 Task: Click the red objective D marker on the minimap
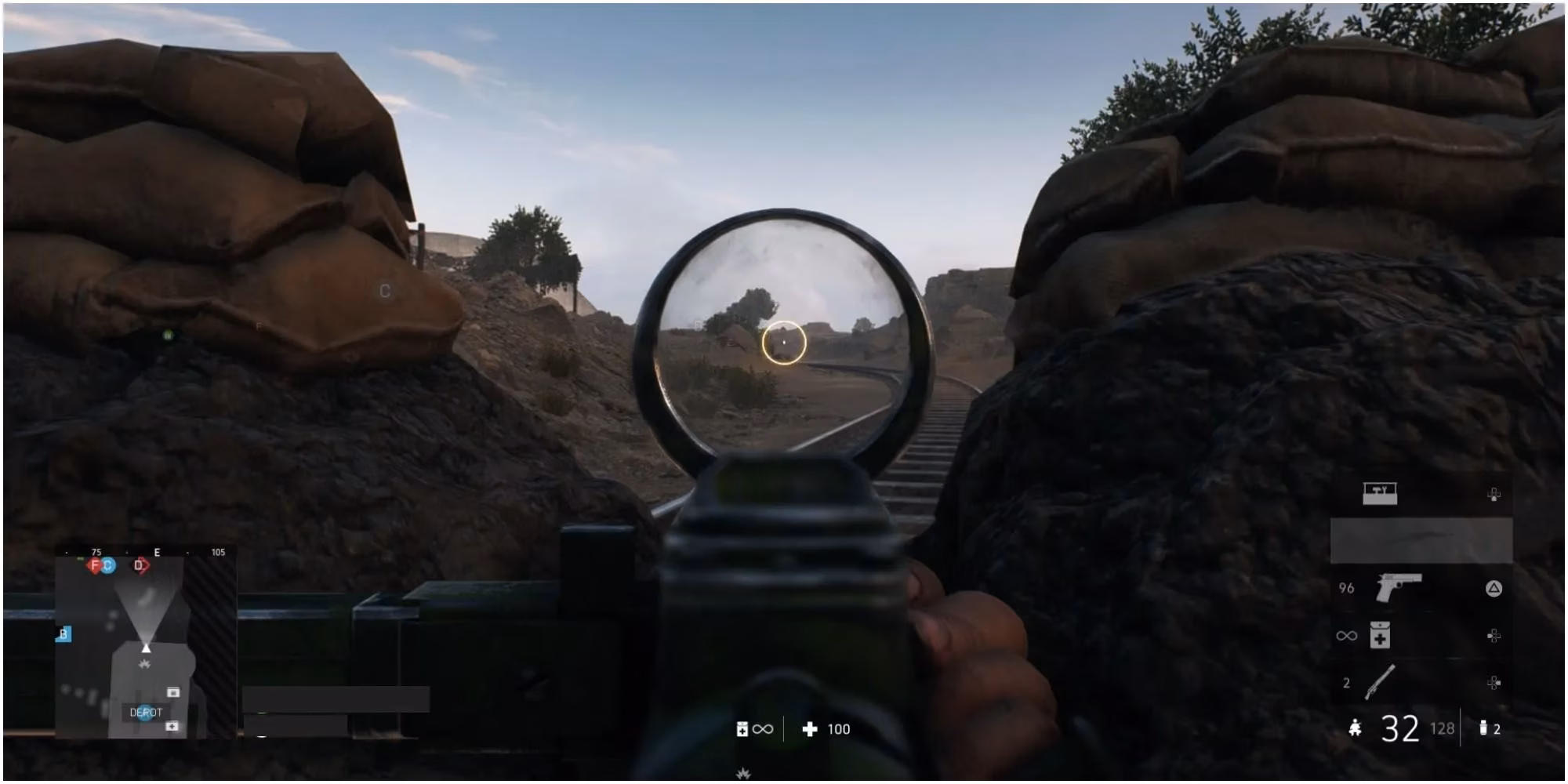pyautogui.click(x=139, y=564)
